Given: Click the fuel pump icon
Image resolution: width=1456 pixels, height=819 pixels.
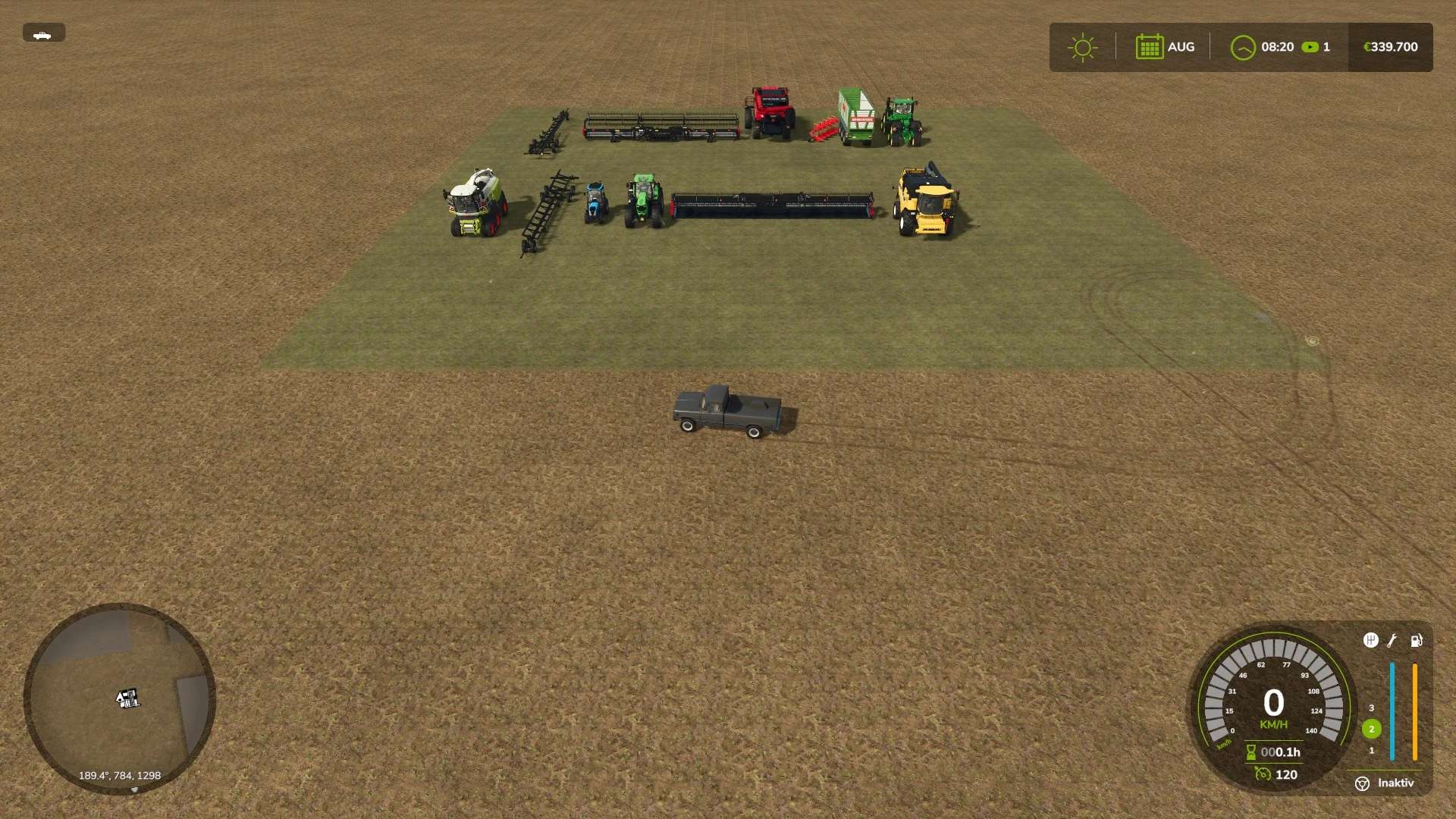Looking at the screenshot, I should point(1416,641).
